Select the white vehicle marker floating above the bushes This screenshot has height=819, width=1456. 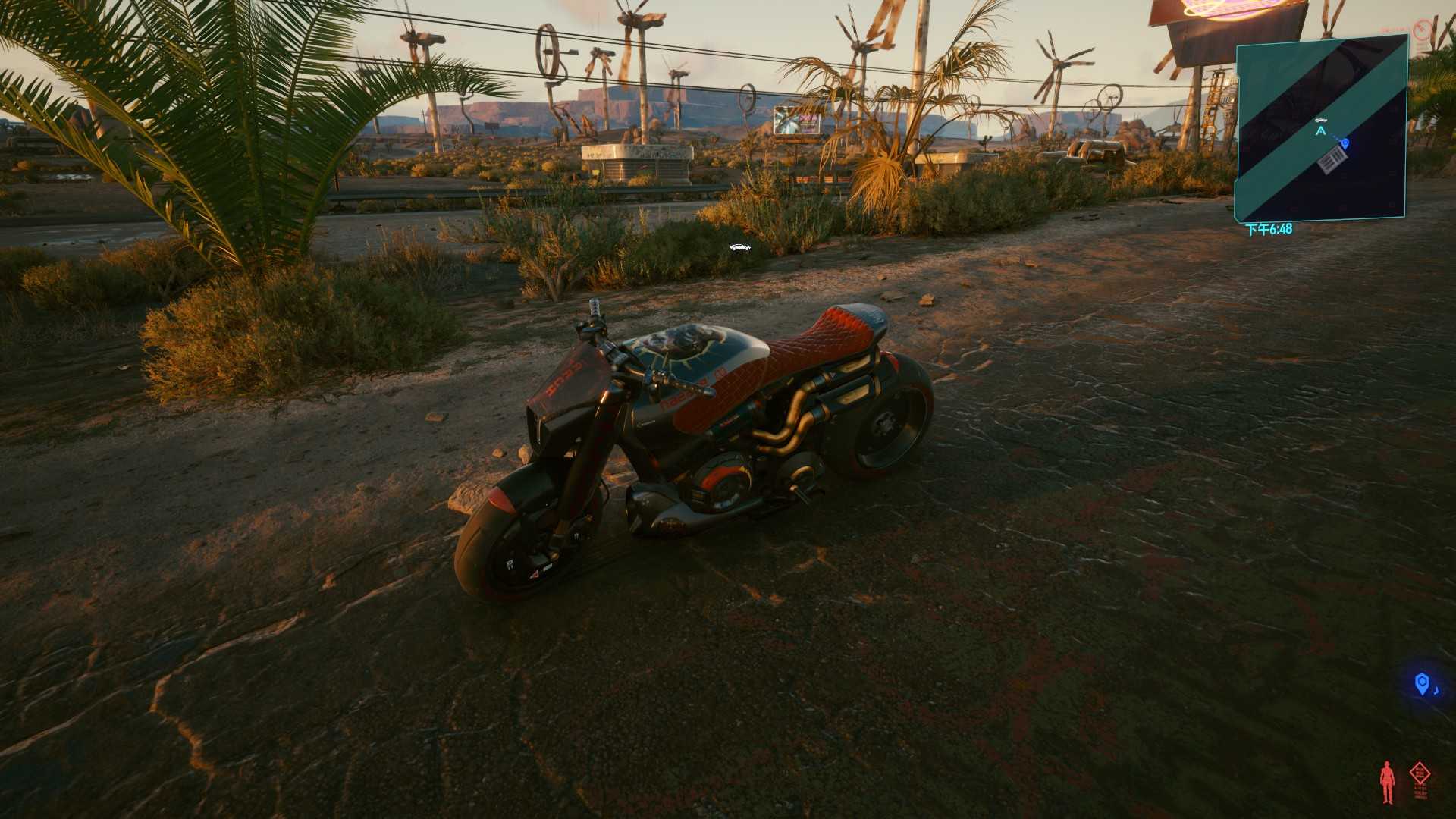739,247
